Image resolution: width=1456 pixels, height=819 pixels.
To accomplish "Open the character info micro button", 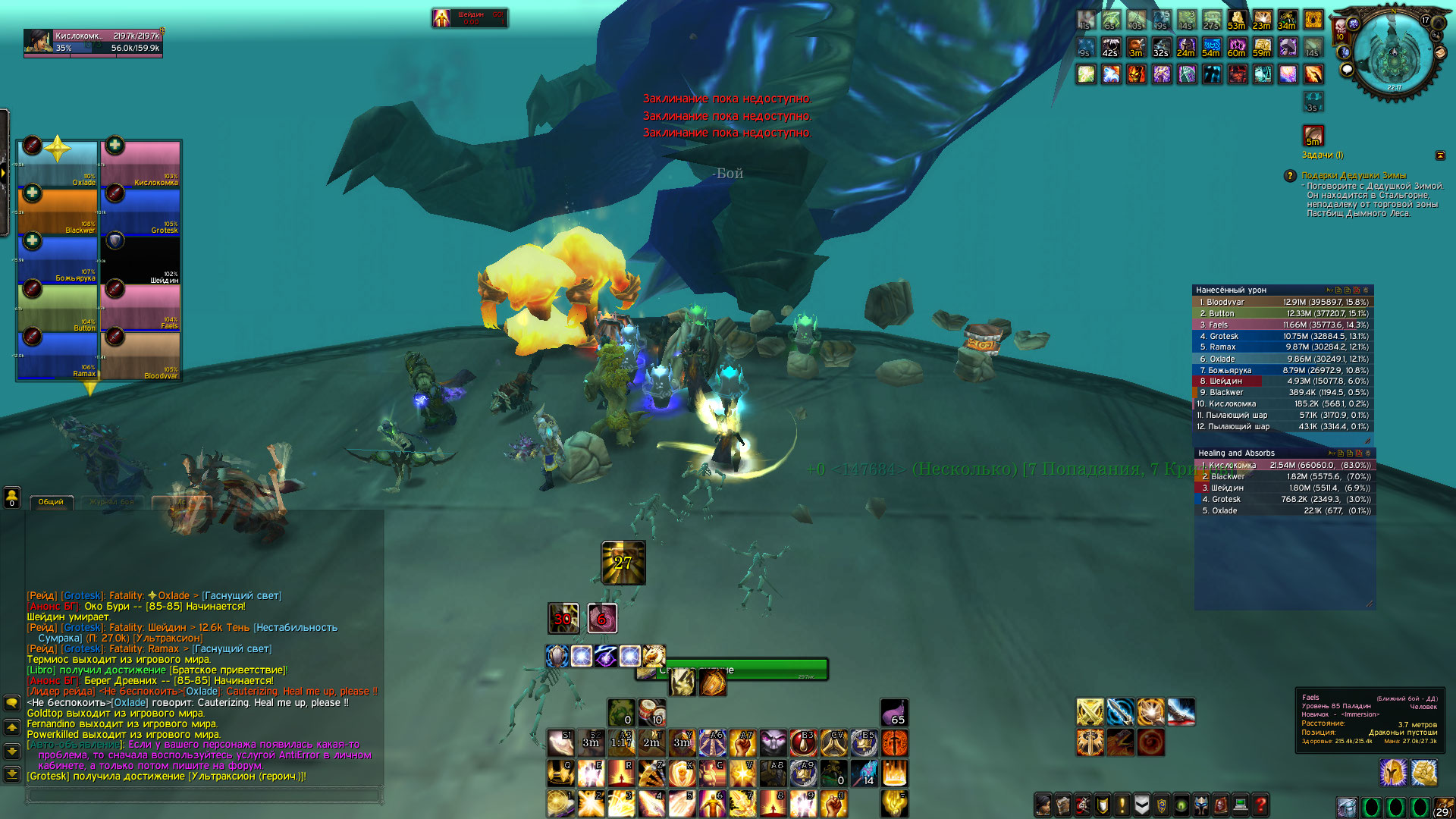I will point(1043,804).
